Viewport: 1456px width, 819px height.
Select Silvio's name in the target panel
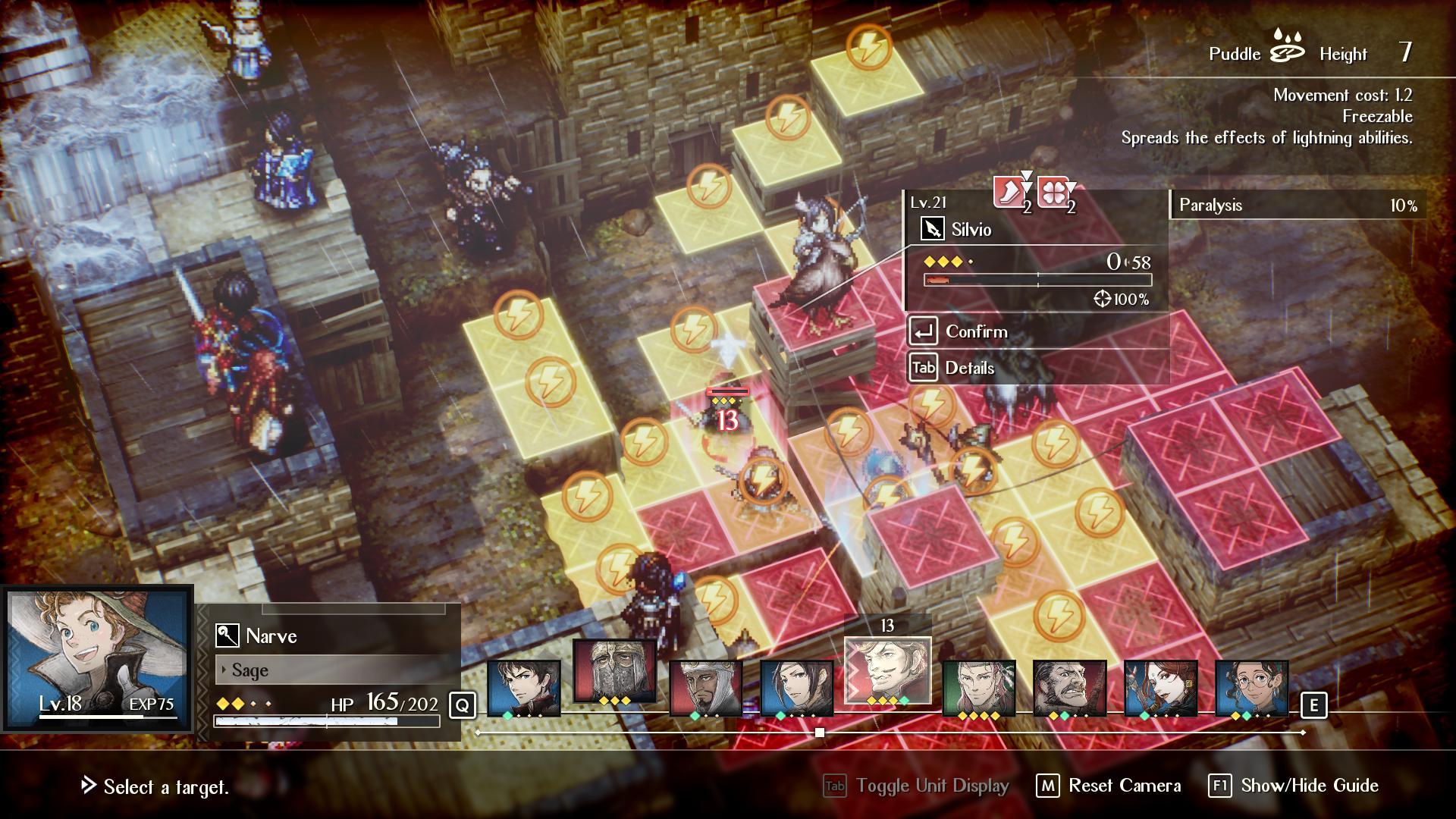pyautogui.click(x=971, y=229)
